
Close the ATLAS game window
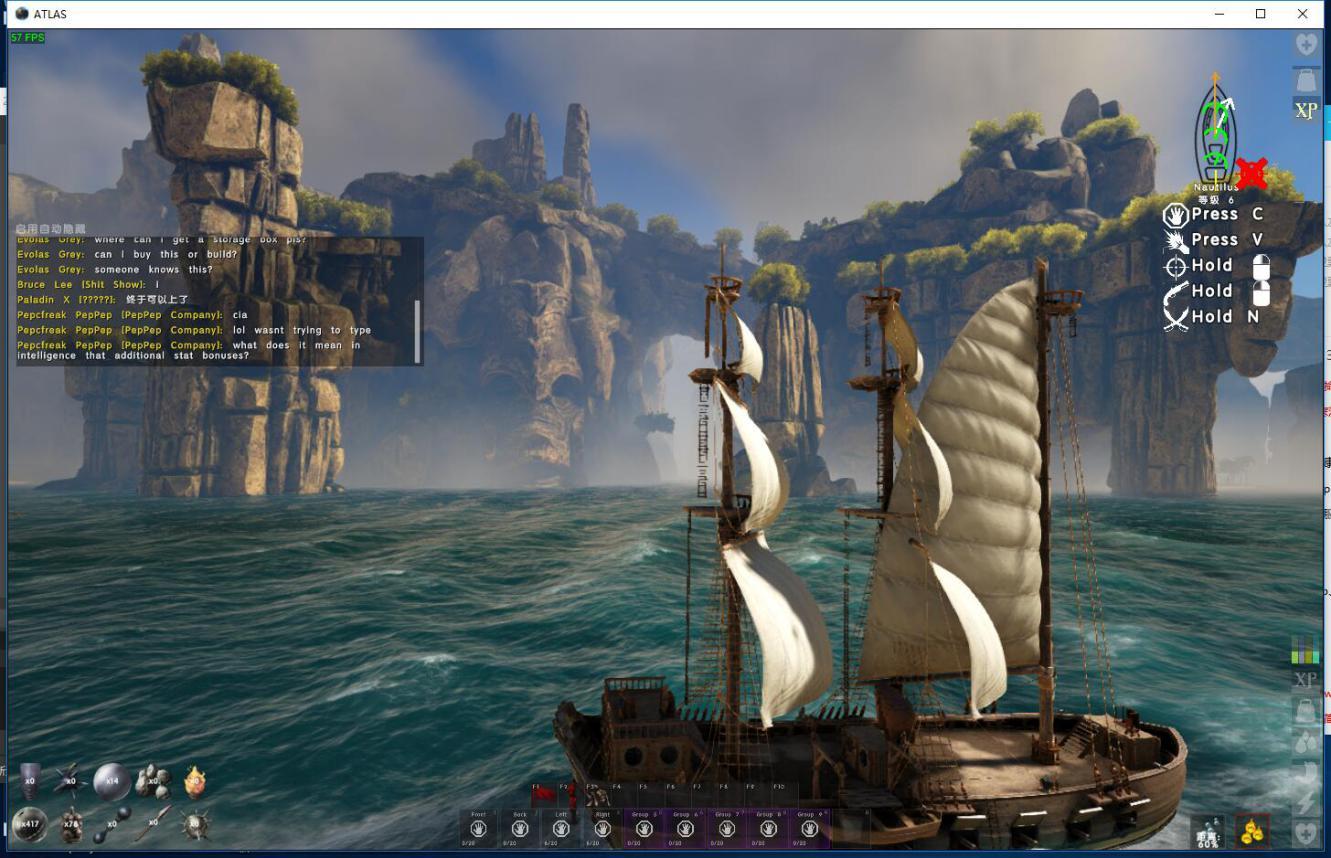(1302, 14)
